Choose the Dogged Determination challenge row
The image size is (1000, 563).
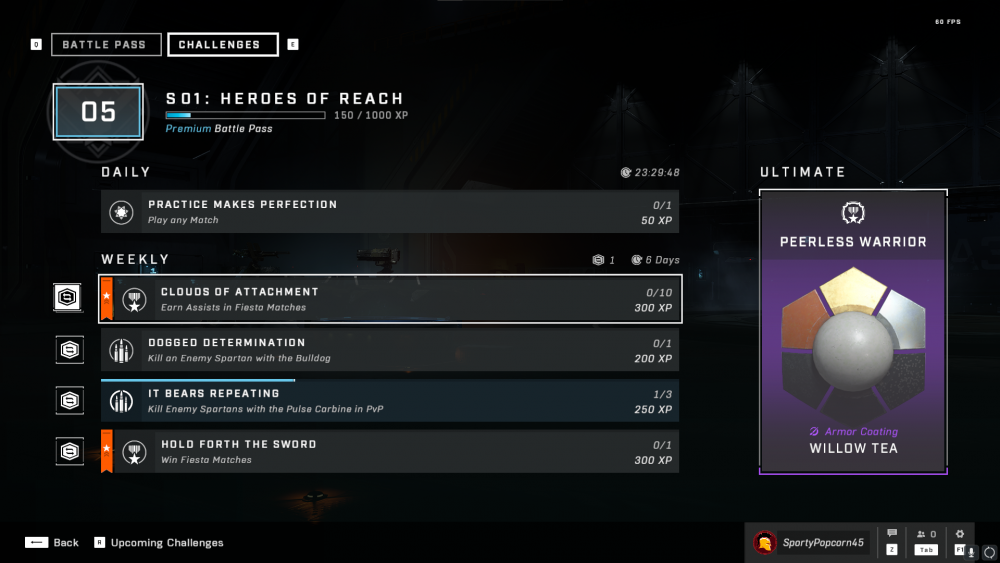[390, 350]
